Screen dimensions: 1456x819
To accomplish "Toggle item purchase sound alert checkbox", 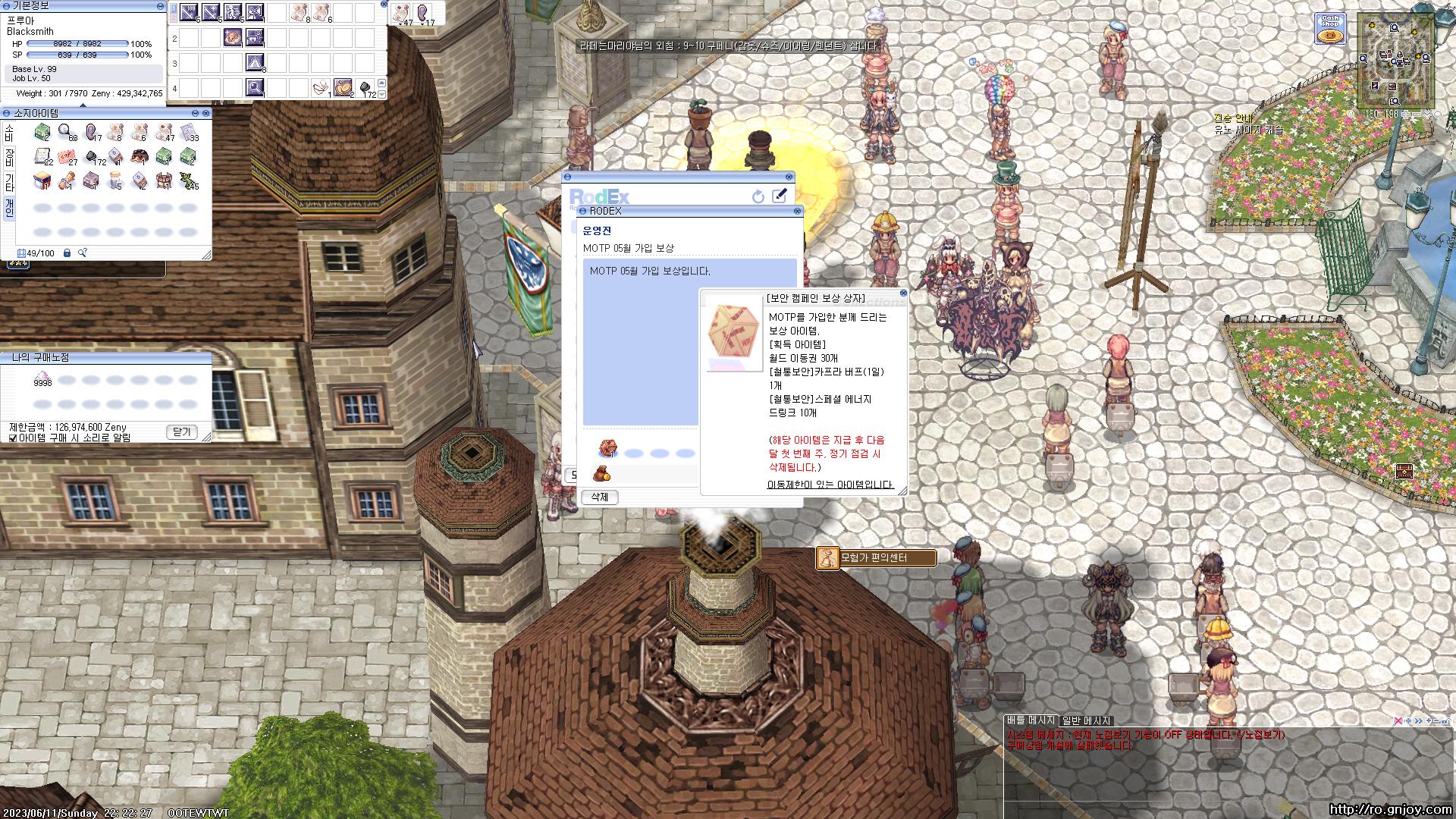I will click(13, 438).
